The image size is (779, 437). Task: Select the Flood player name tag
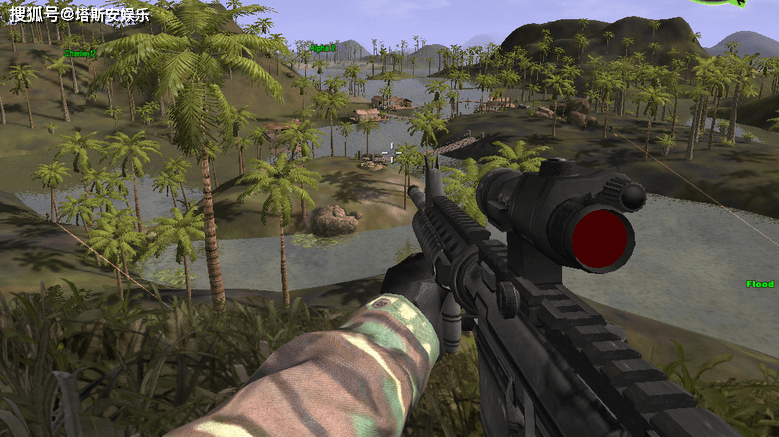click(x=760, y=284)
